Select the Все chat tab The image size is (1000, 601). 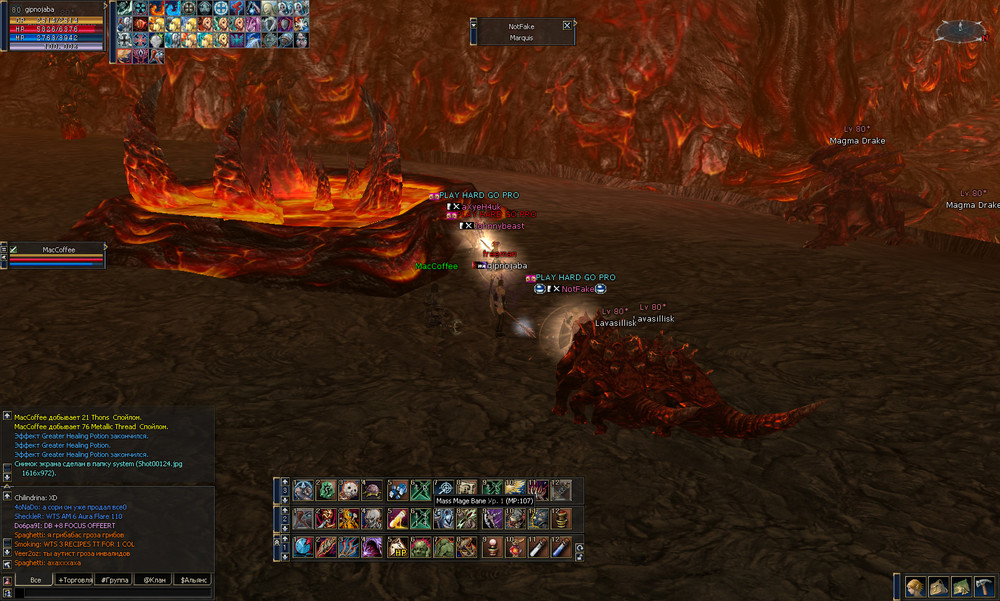point(35,579)
